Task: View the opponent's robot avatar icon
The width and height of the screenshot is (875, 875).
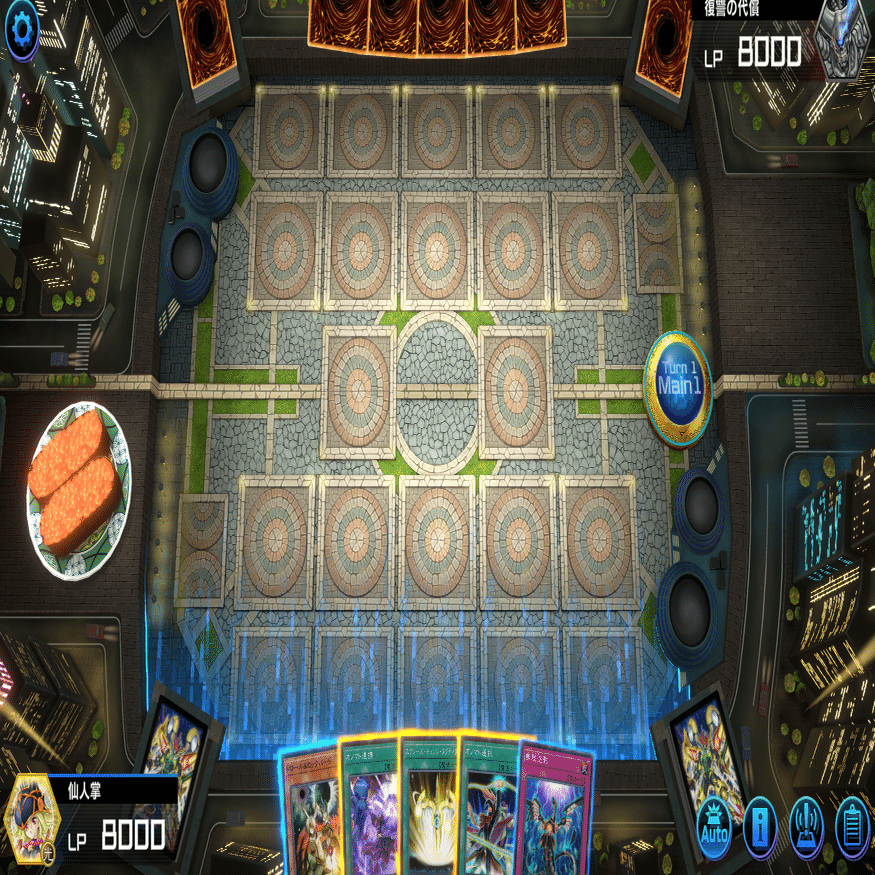Action: pos(841,38)
